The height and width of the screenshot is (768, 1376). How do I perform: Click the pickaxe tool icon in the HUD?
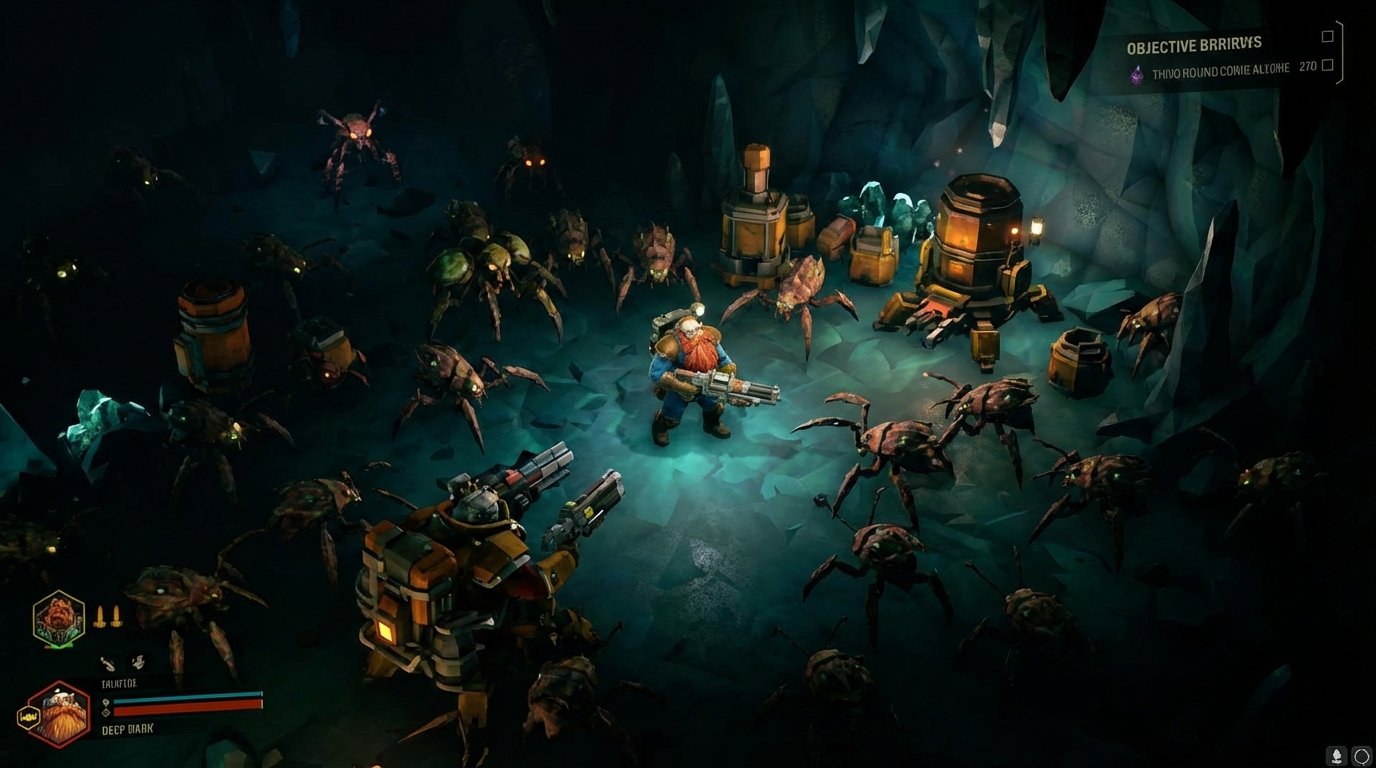pos(108,663)
